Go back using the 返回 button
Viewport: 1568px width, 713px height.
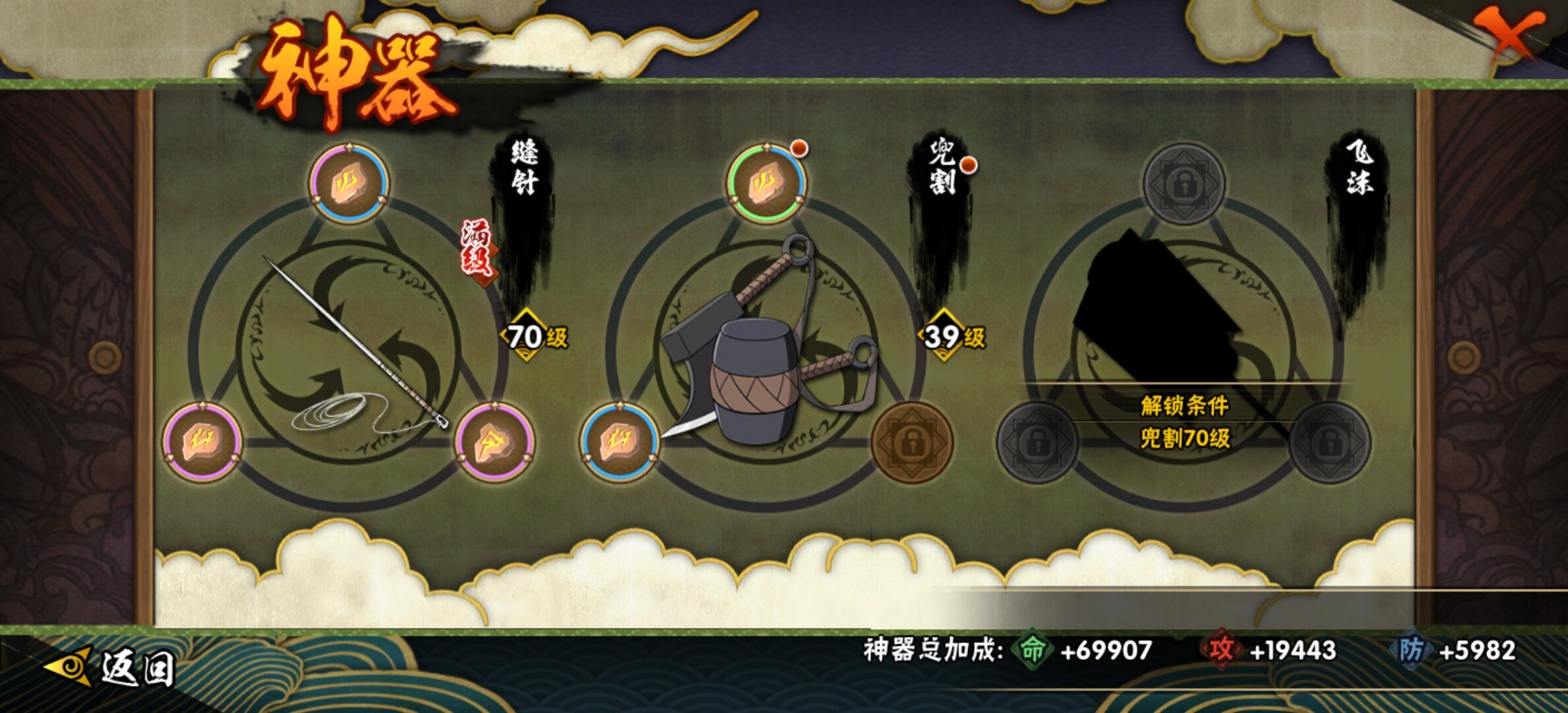(112, 667)
